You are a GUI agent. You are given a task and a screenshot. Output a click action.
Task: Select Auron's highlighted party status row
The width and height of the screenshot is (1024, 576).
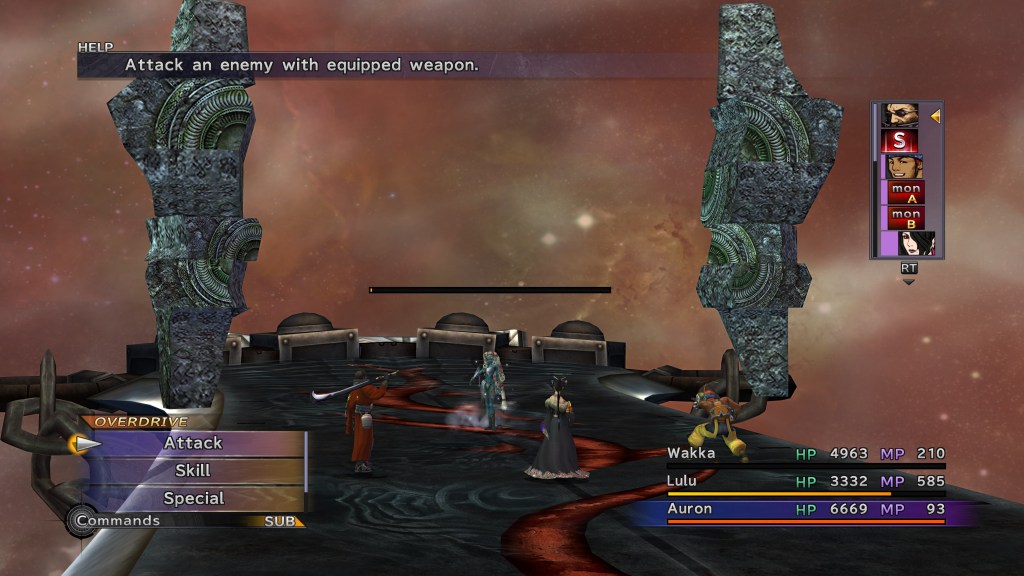coord(806,510)
